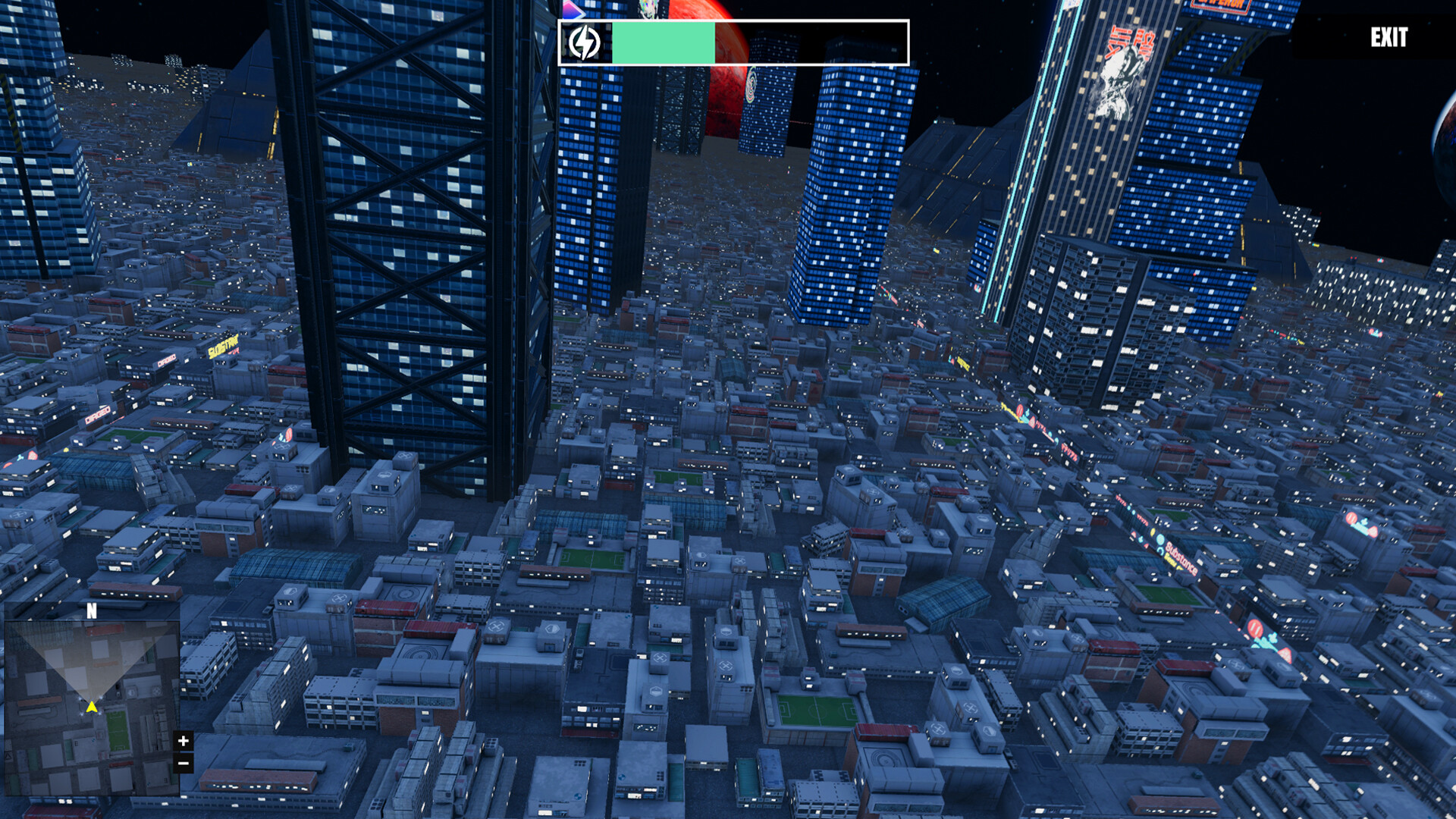Toggle the green energy gauge

pyautogui.click(x=663, y=42)
